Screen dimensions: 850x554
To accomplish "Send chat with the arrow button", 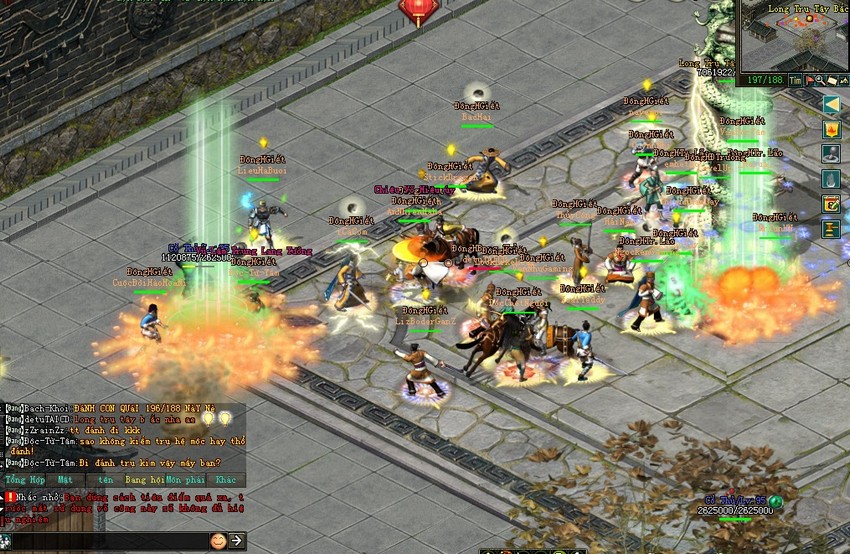I will pos(237,541).
